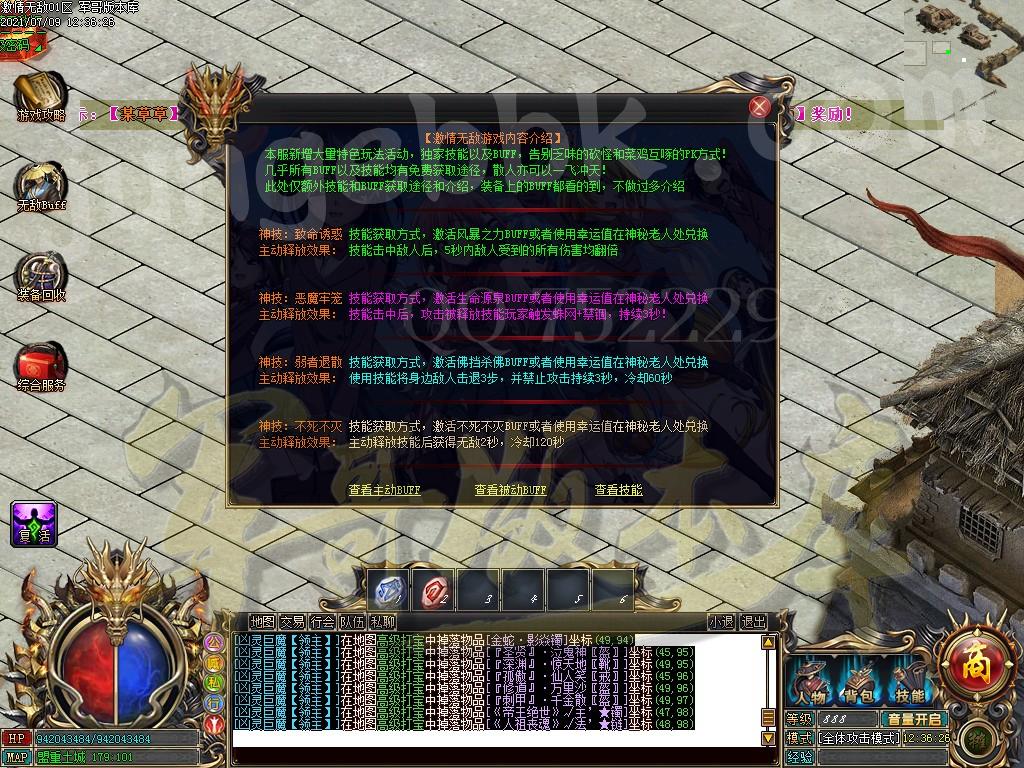Screen dimensions: 1024x768
Task: Open the 查看技能 link
Action: [618, 490]
